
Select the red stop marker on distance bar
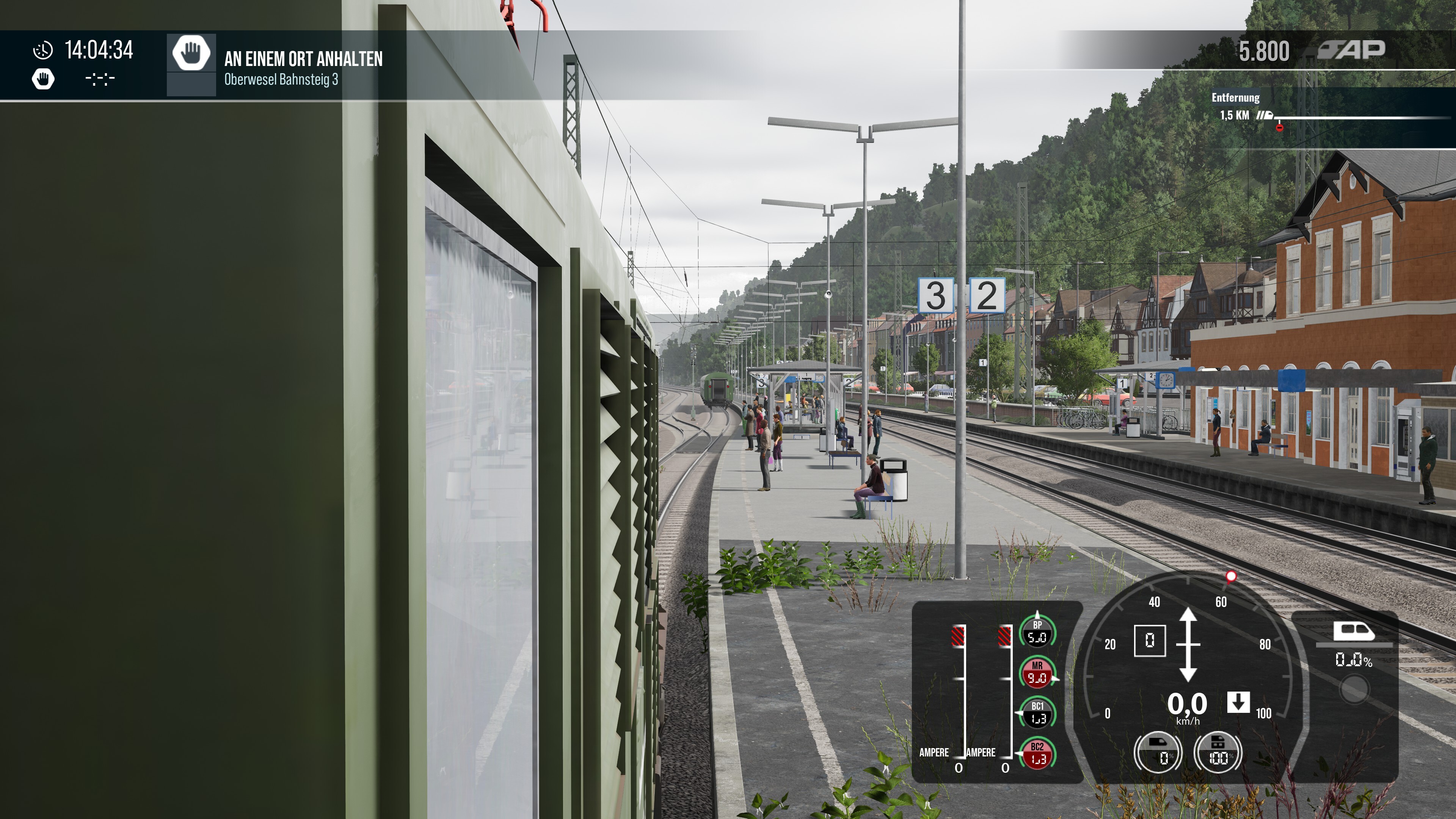coord(1280,128)
